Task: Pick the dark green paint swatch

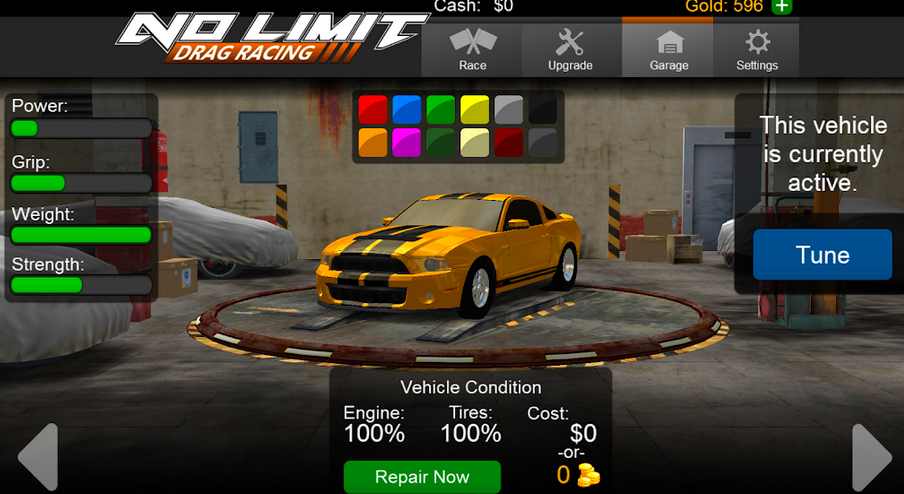Action: (x=441, y=142)
